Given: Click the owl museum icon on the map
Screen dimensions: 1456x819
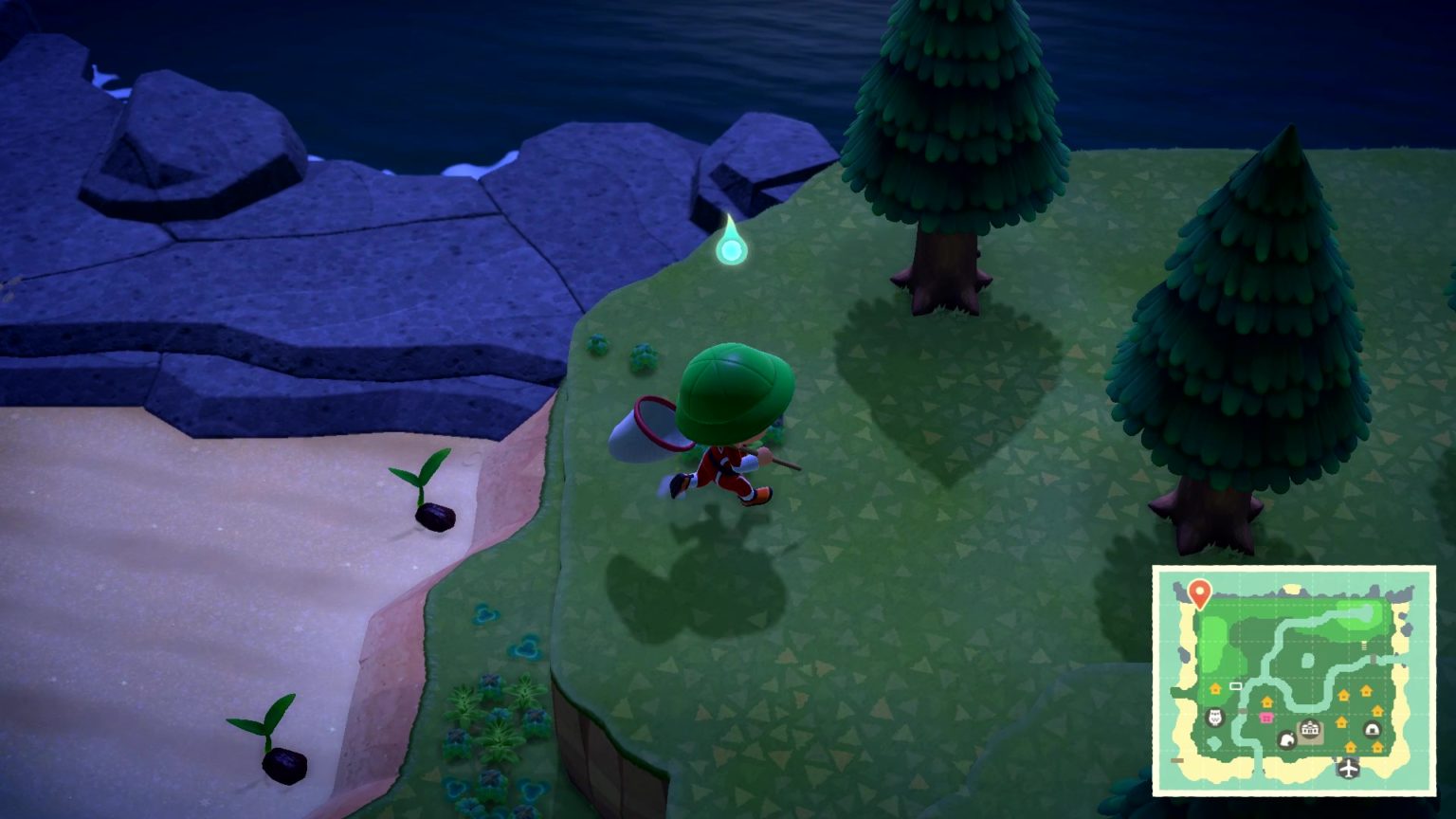Looking at the screenshot, I should coord(1214,717).
